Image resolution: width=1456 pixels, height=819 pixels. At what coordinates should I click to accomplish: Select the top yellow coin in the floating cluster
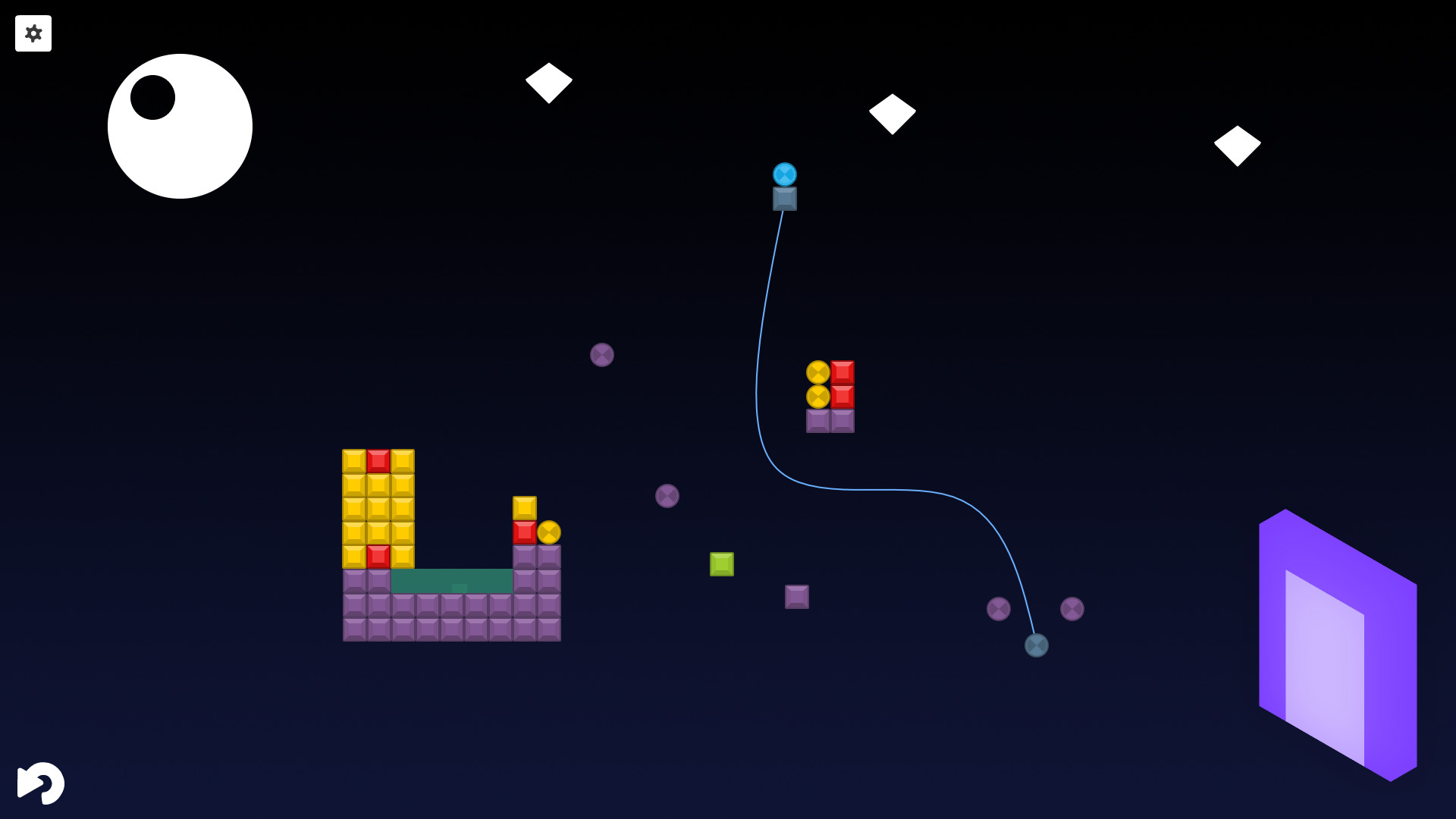pos(820,372)
